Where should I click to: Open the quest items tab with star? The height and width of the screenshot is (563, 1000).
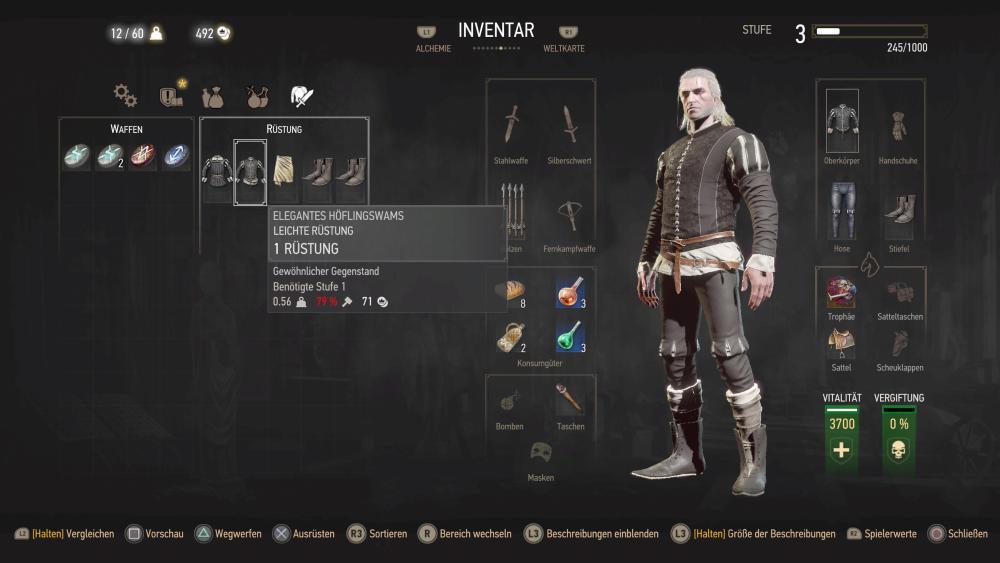(x=171, y=96)
